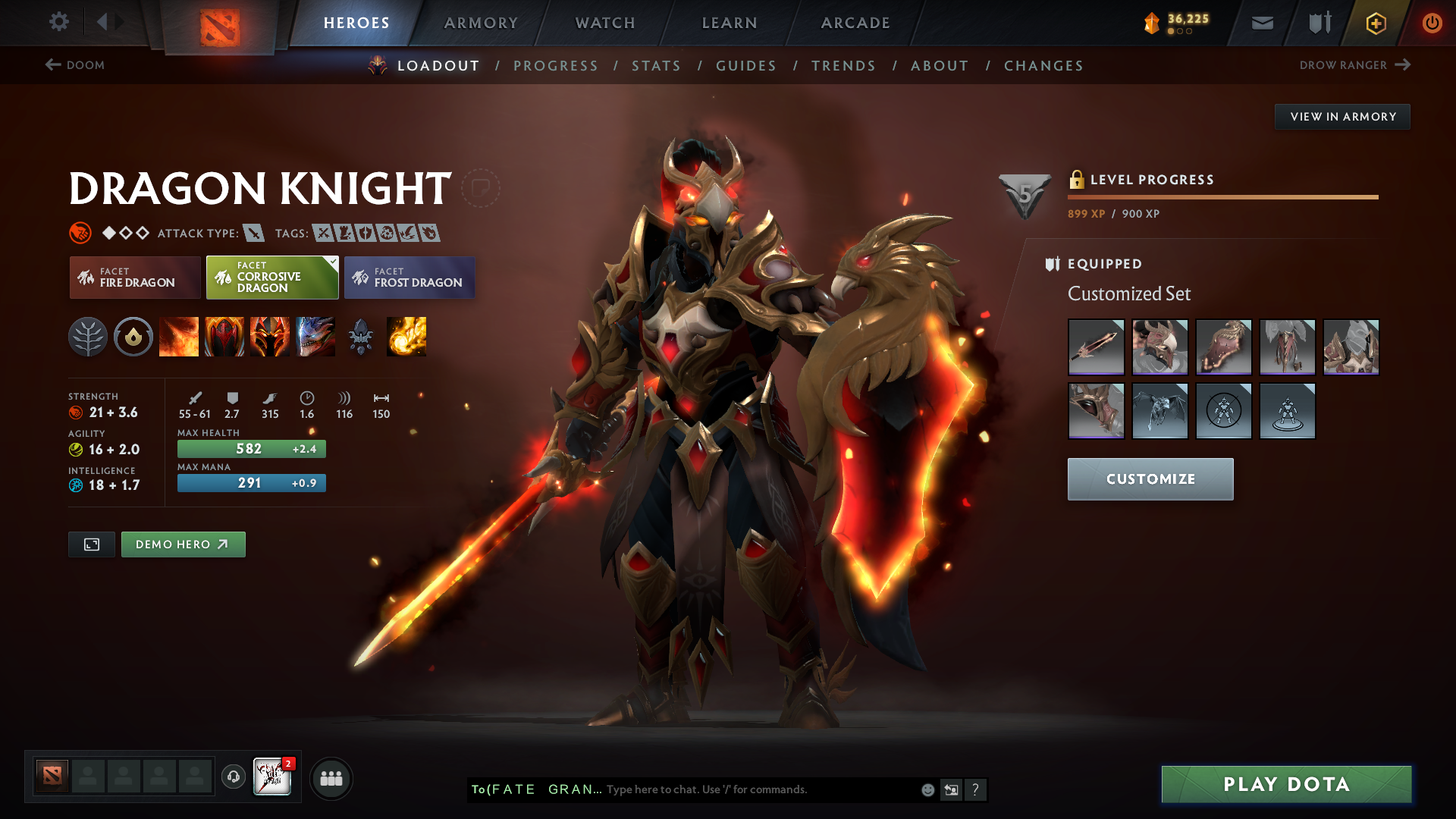Select the Breathe Fire ability icon

[x=179, y=337]
